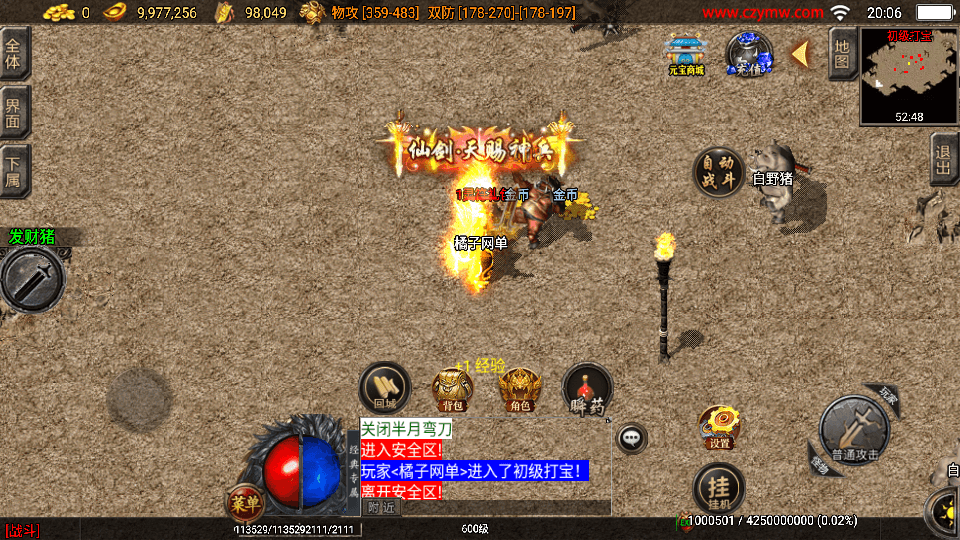The height and width of the screenshot is (540, 960).
Task: Activate the 挂机 idle mode button
Action: pos(719,488)
